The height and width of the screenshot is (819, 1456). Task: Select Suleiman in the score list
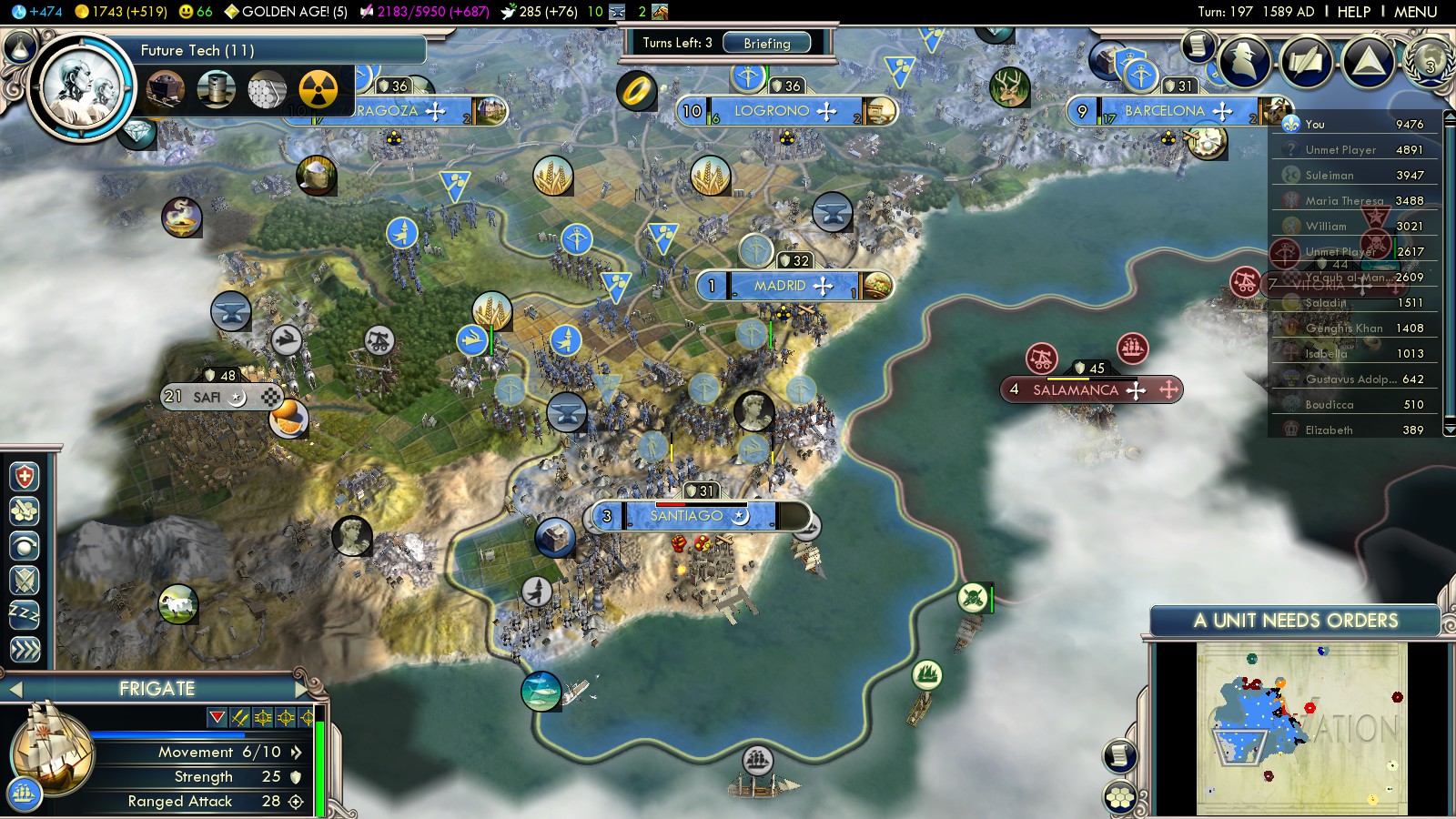click(x=1330, y=175)
